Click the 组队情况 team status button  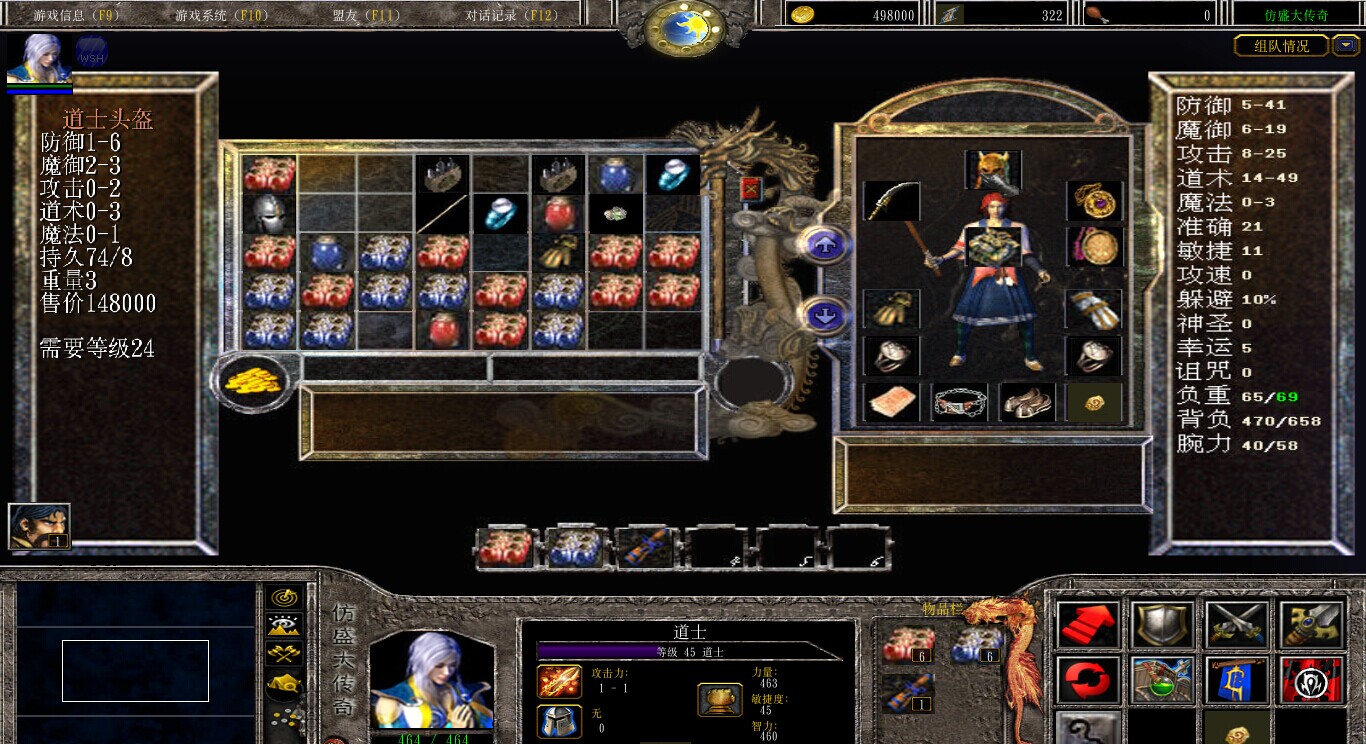1281,46
